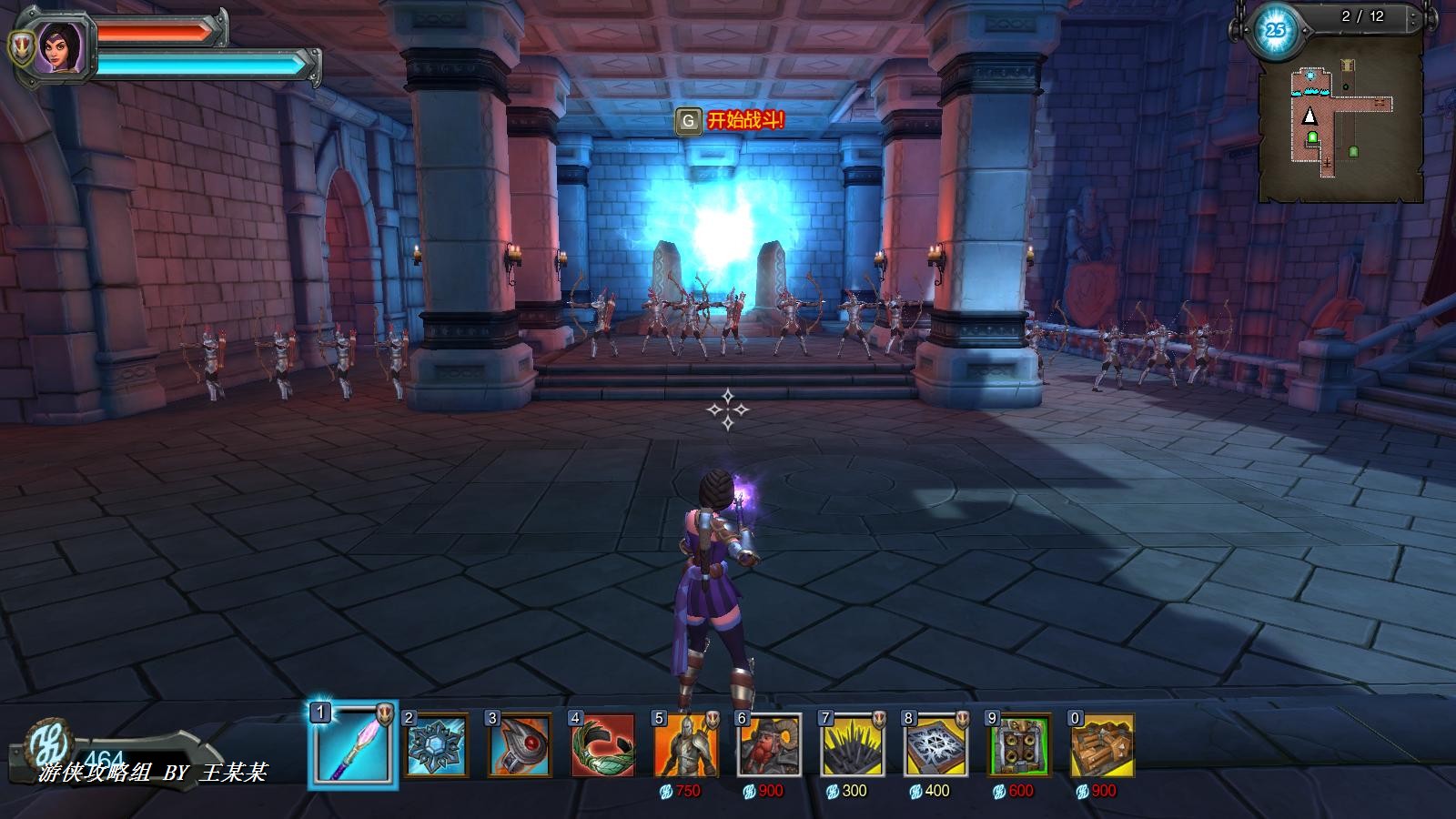Select the Dwarf guardian costing 900
Image resolution: width=1456 pixels, height=819 pixels.
770,746
